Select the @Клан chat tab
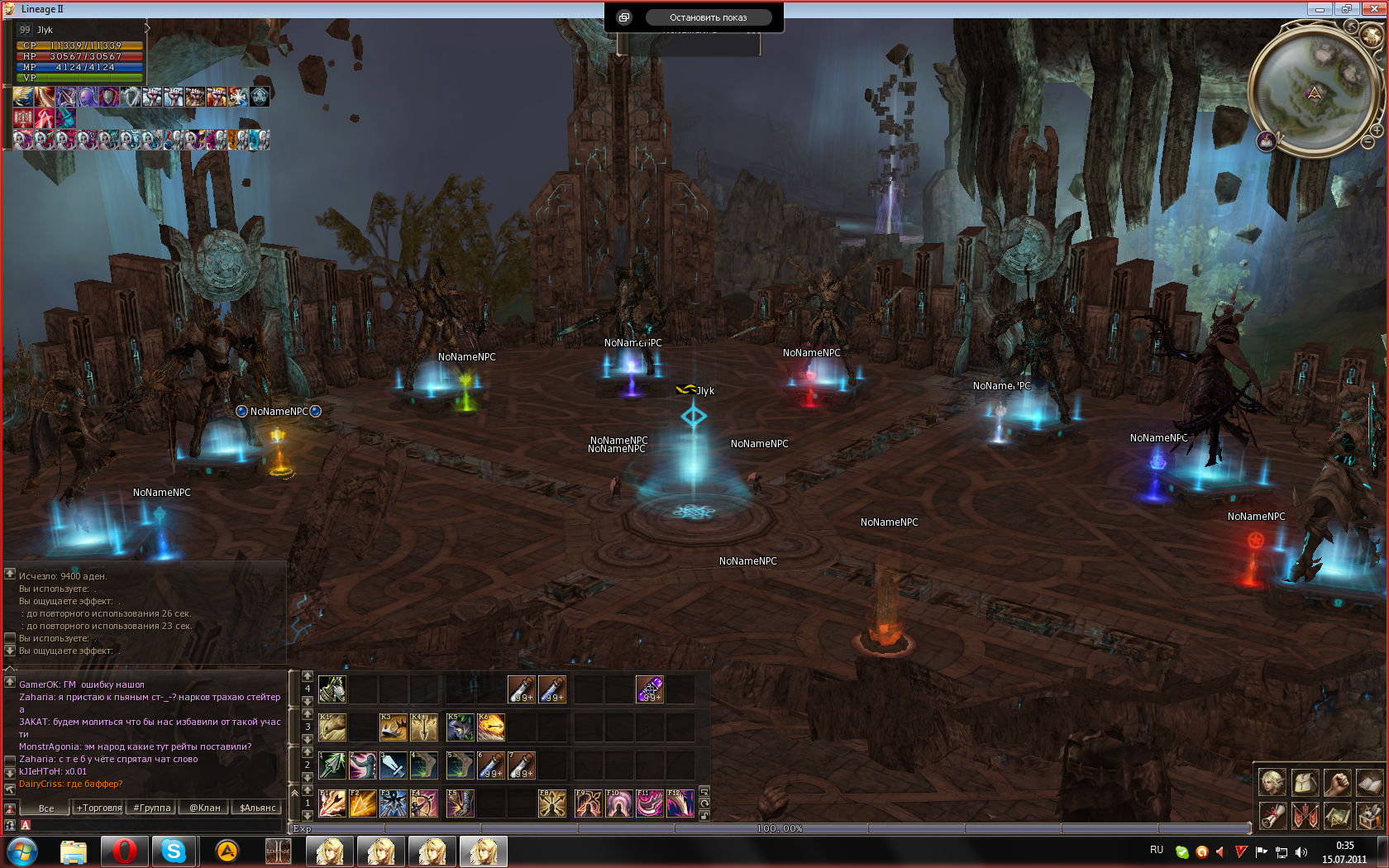The image size is (1389, 868). click(x=204, y=808)
